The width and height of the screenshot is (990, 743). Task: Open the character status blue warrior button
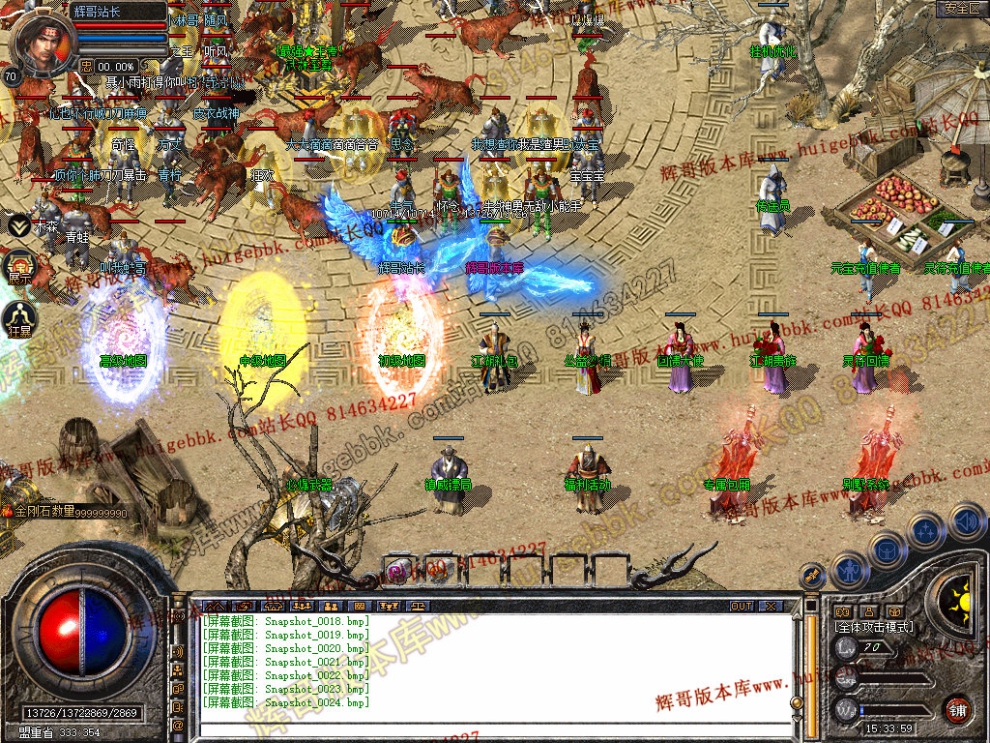[849, 570]
